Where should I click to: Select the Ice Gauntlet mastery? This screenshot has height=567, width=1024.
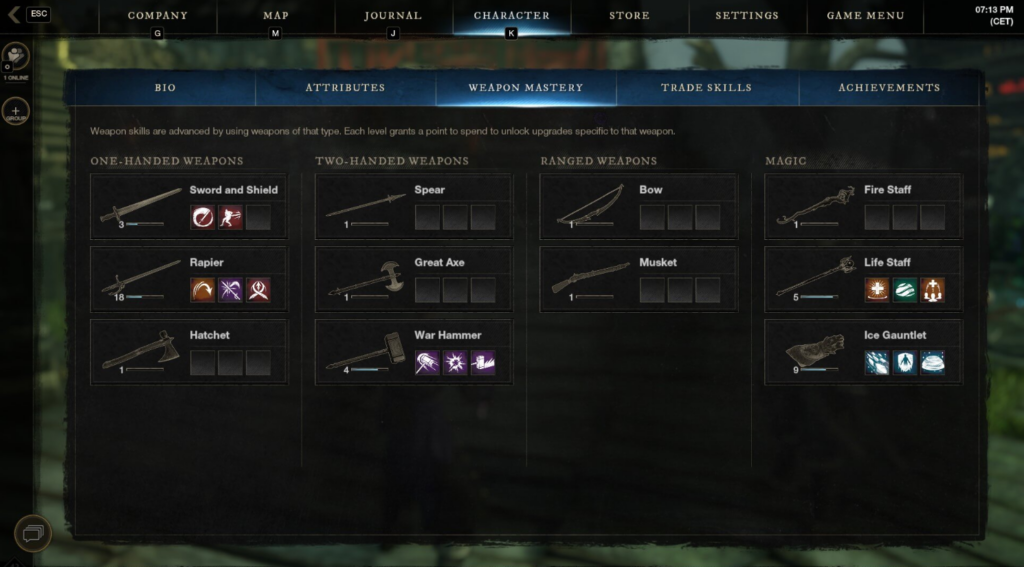863,352
